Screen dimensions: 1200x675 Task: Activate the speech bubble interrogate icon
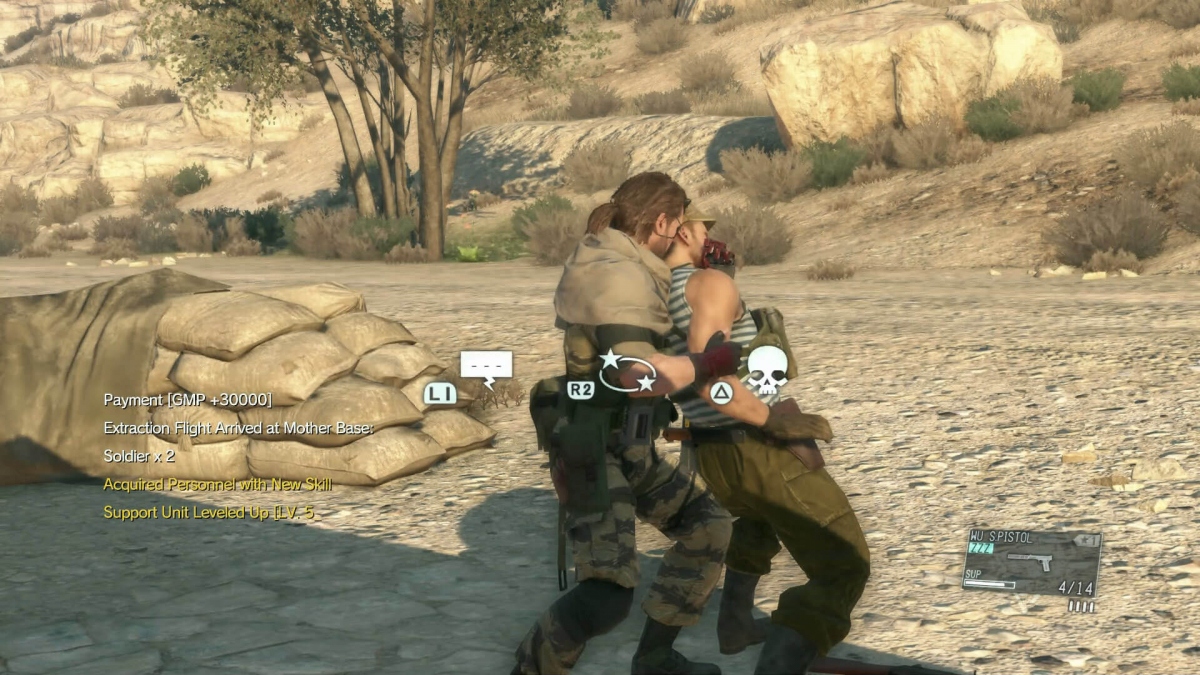[x=486, y=366]
